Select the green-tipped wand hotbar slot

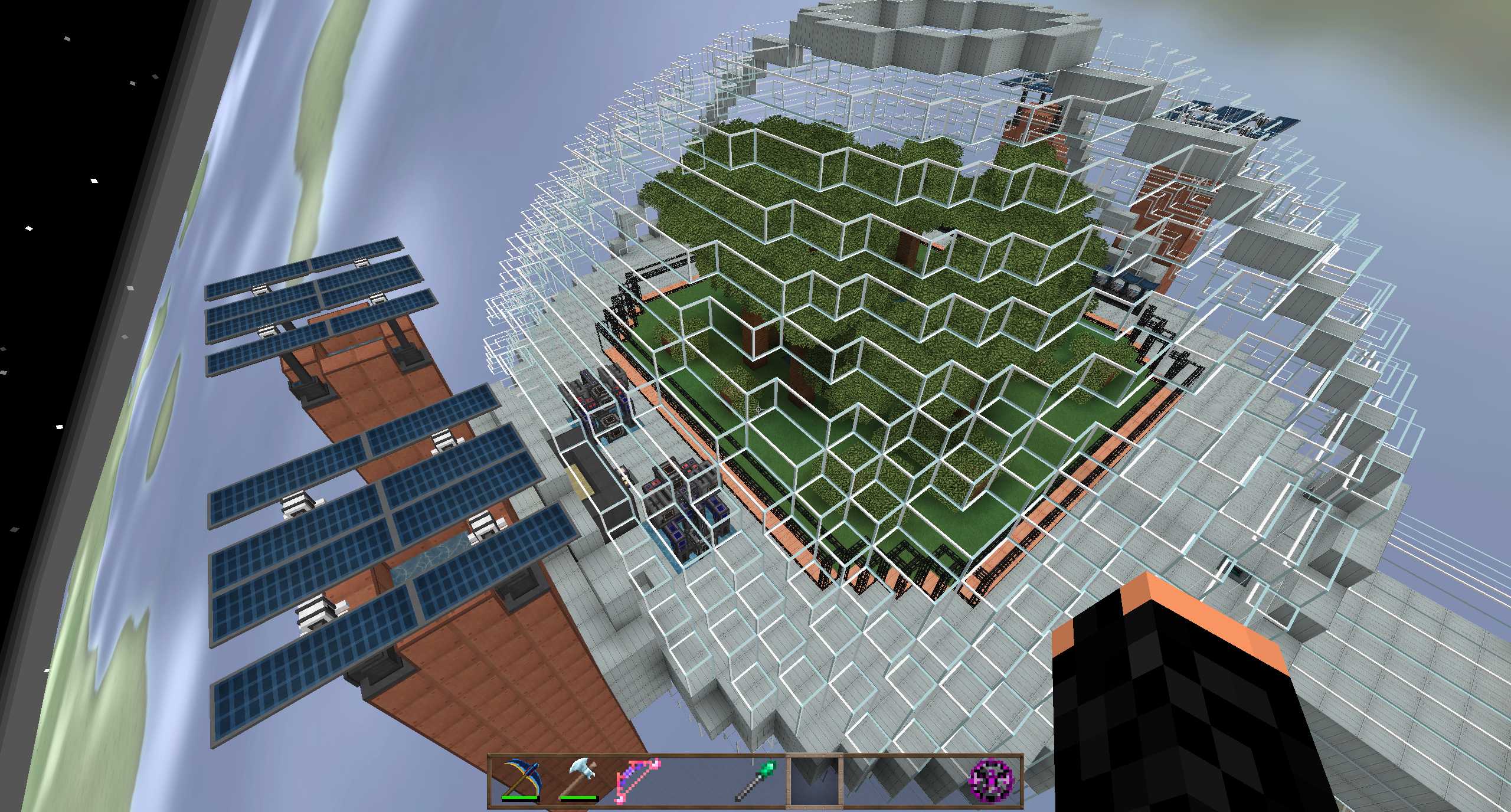(756, 780)
